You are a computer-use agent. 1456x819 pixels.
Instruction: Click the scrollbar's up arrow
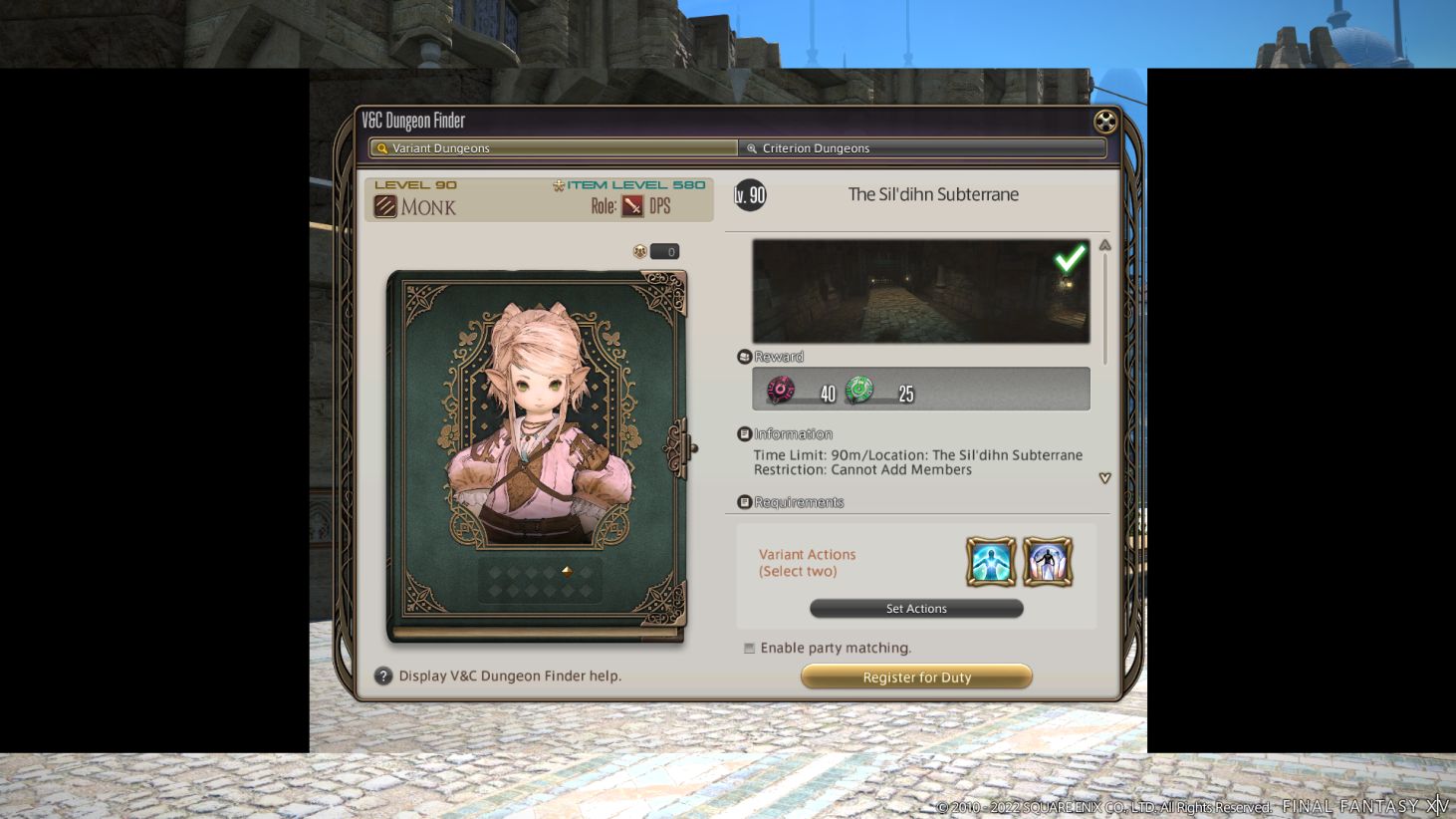click(x=1104, y=244)
